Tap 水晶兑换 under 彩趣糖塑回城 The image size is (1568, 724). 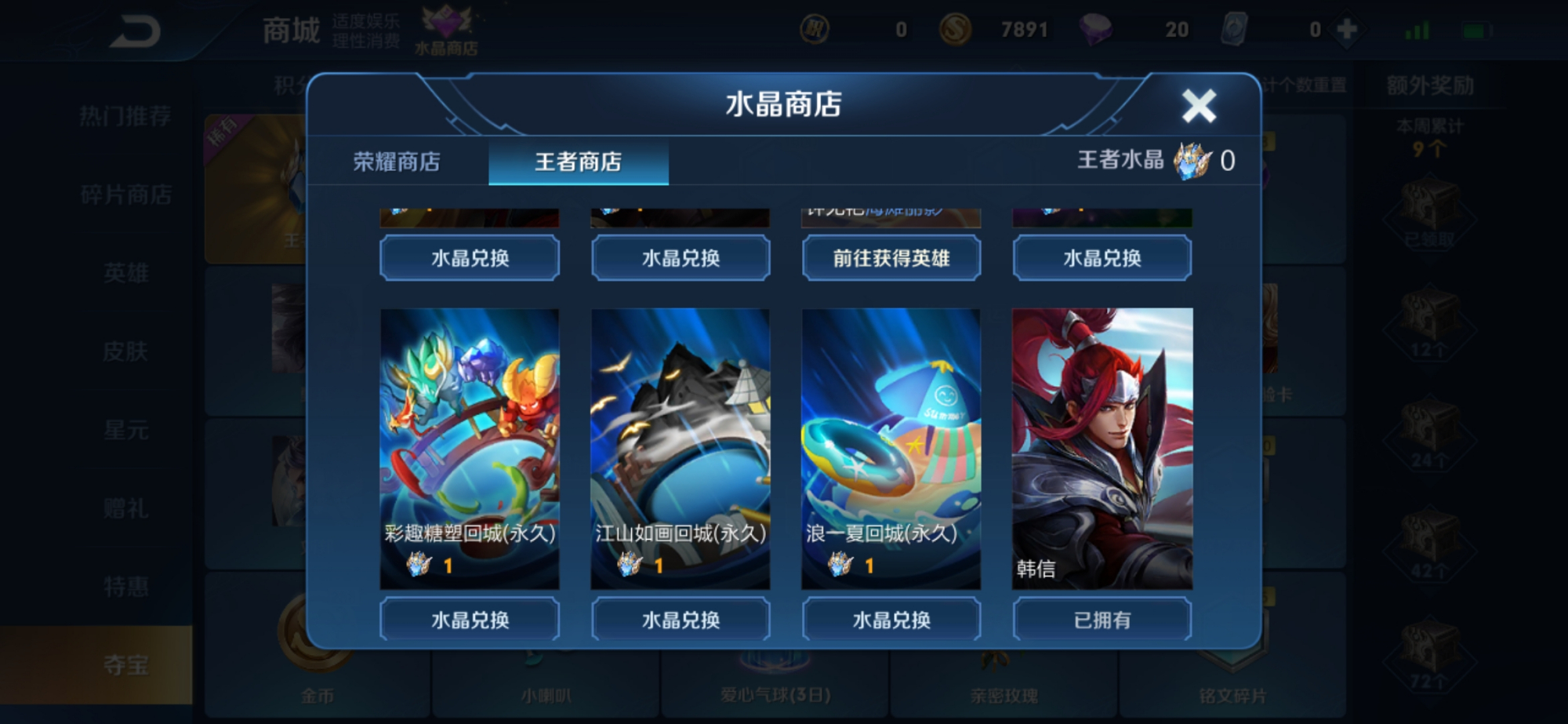click(x=469, y=619)
